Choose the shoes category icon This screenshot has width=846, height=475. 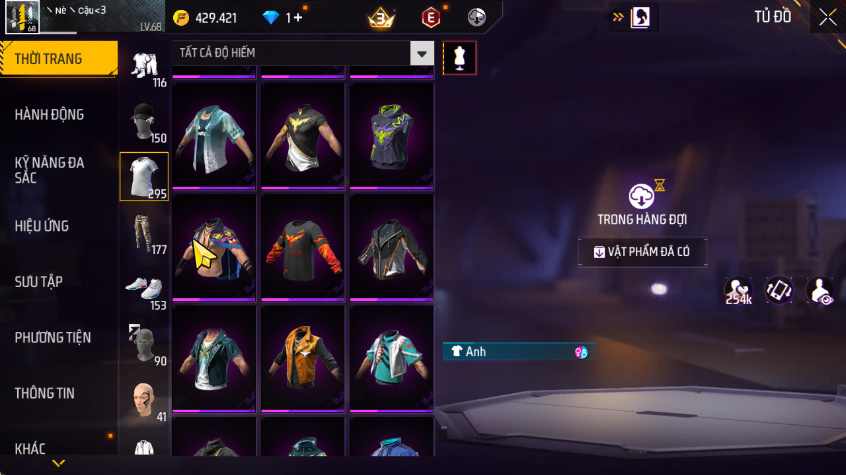click(144, 289)
